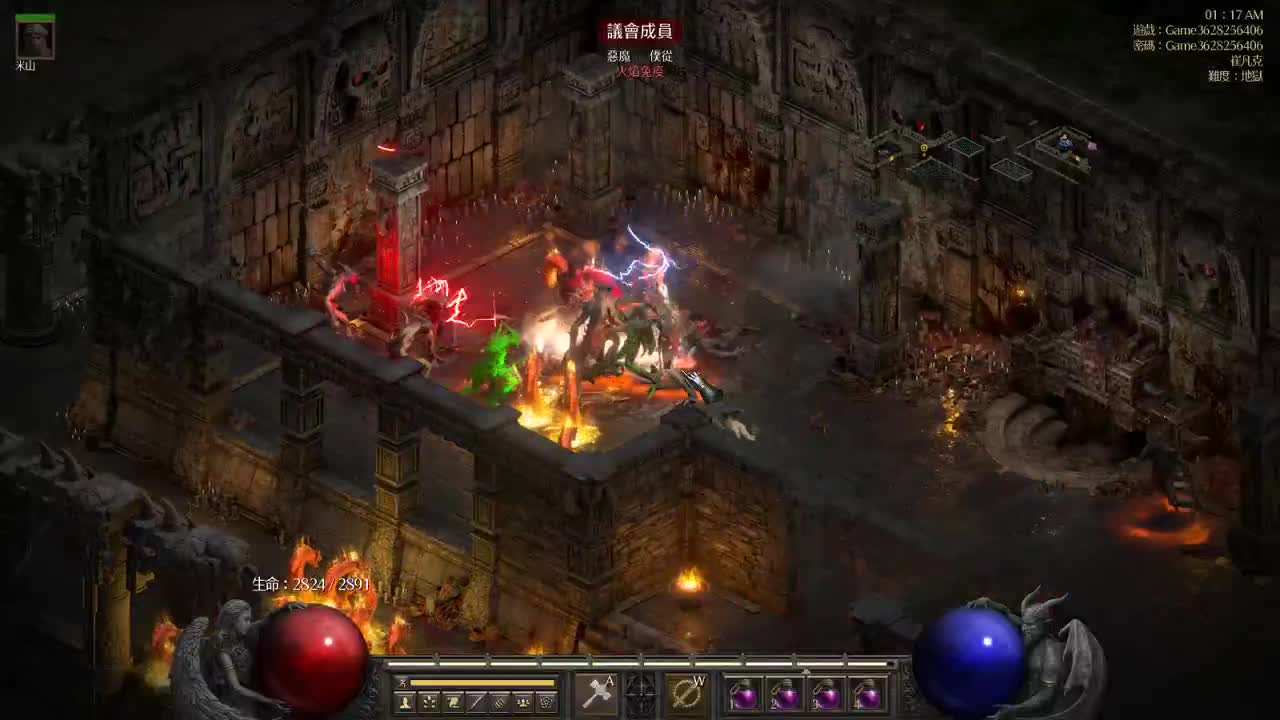Click the 議會成員 monster name bar
Viewport: 1280px width, 720px height.
pyautogui.click(x=640, y=30)
